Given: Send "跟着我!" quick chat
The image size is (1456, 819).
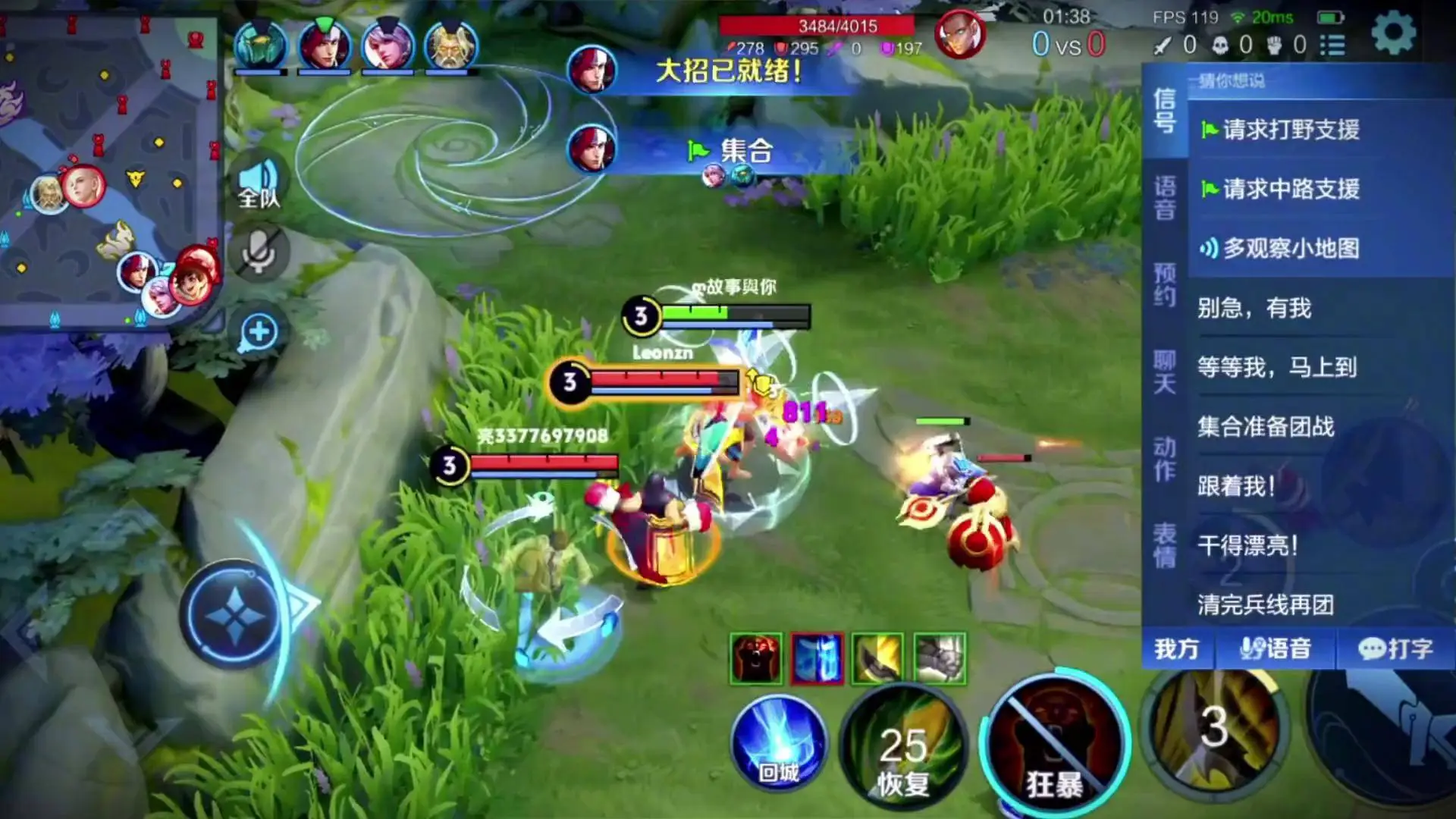Looking at the screenshot, I should coord(1236,486).
